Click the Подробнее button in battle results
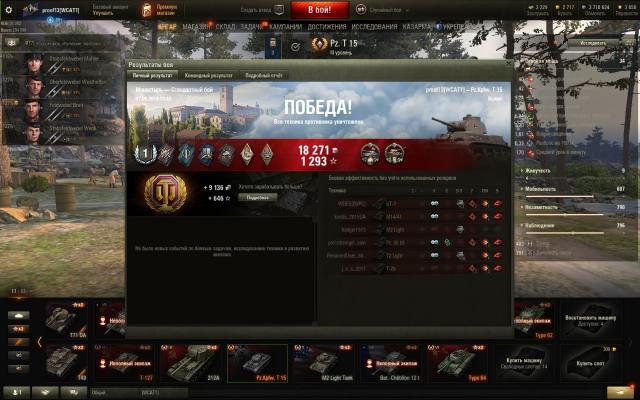The image size is (640, 400). pos(256,198)
